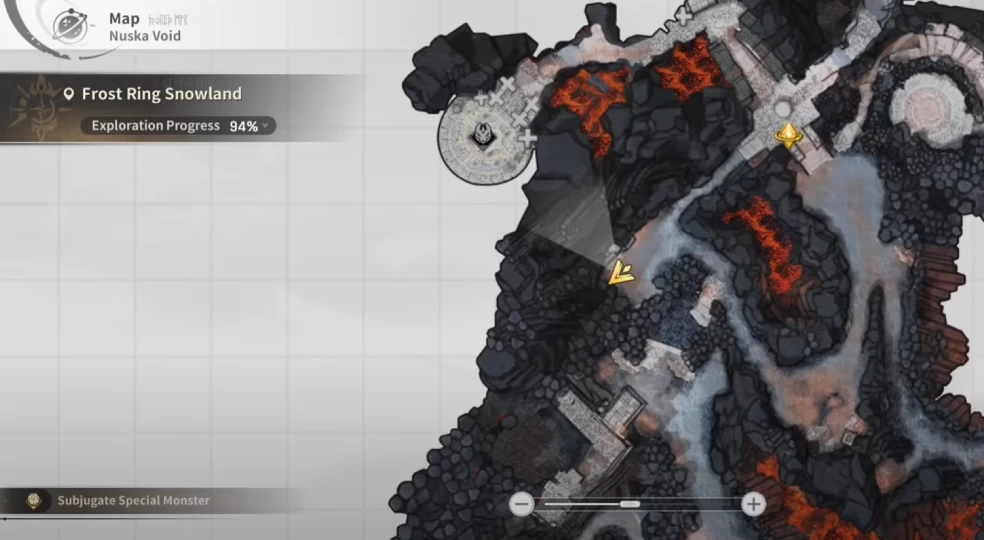Screen dimensions: 984x540
Task: Click the yellow player arrow marker
Action: pos(619,272)
